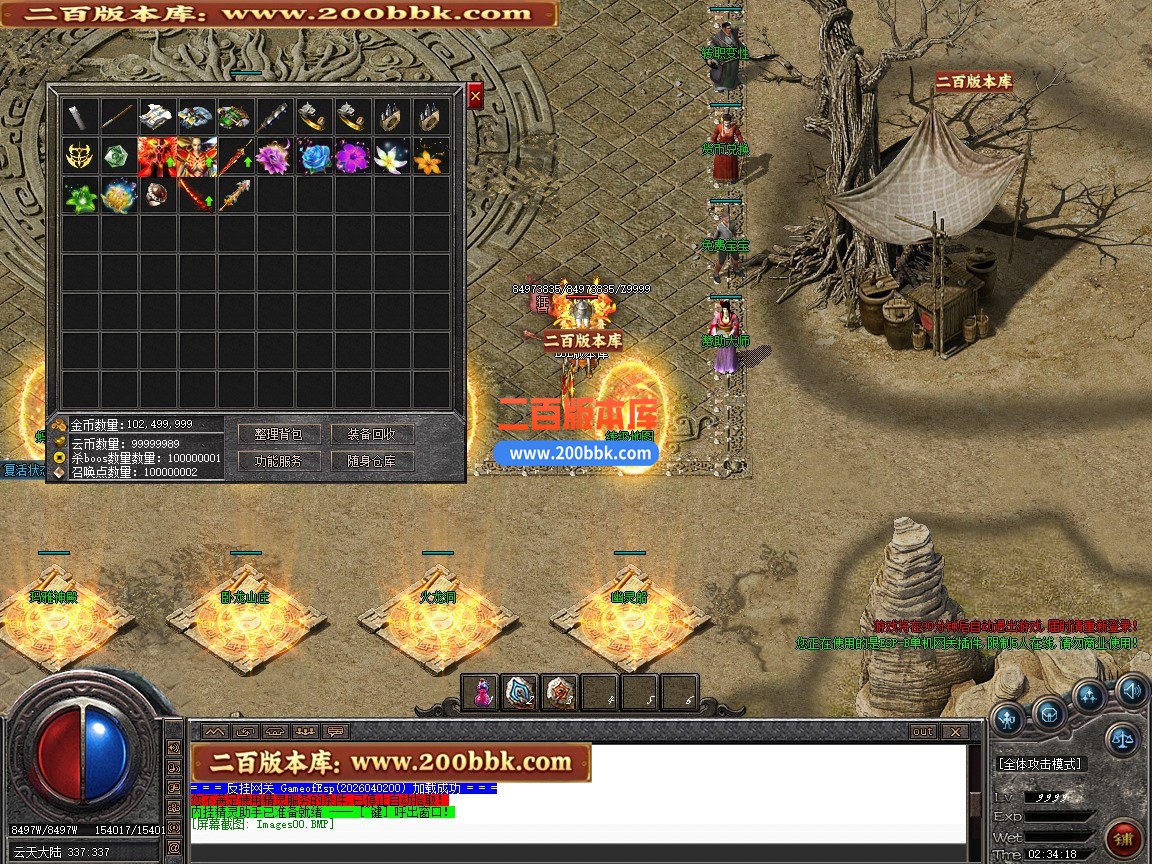The image size is (1152, 864).
Task: Select the blue rose item in bag
Action: (x=314, y=157)
